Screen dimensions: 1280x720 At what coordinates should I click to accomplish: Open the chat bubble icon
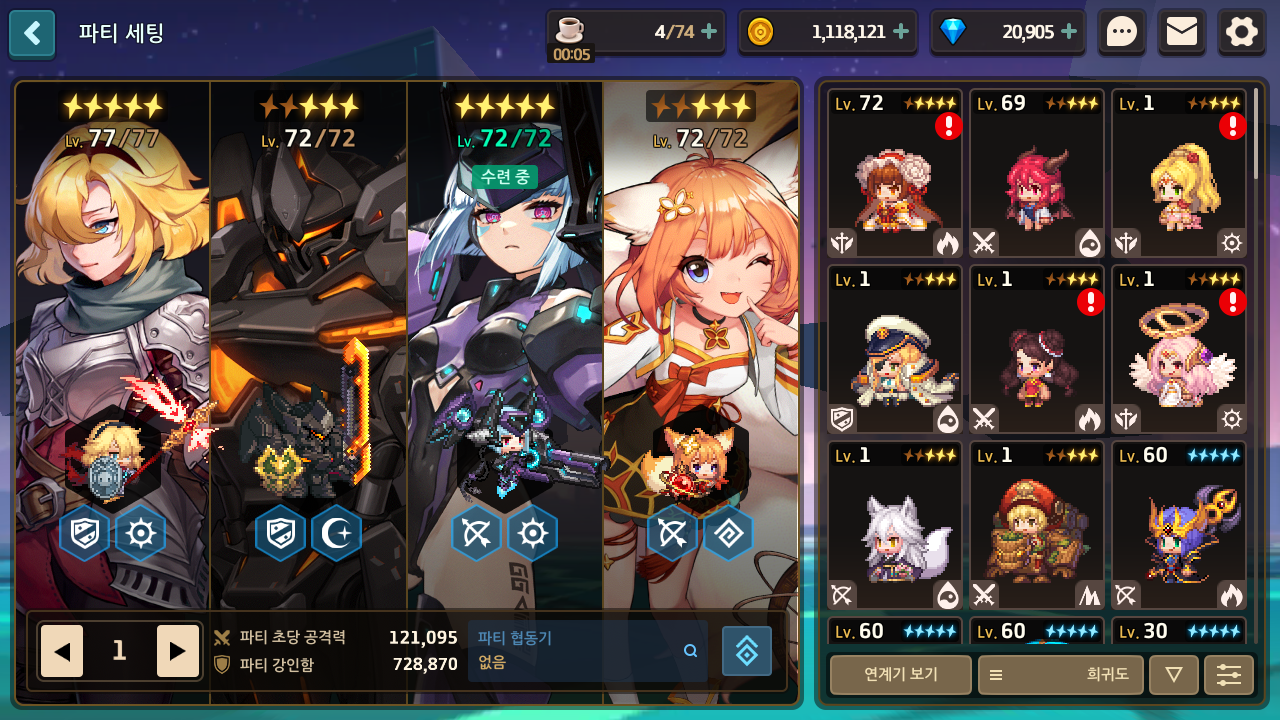click(x=1122, y=33)
